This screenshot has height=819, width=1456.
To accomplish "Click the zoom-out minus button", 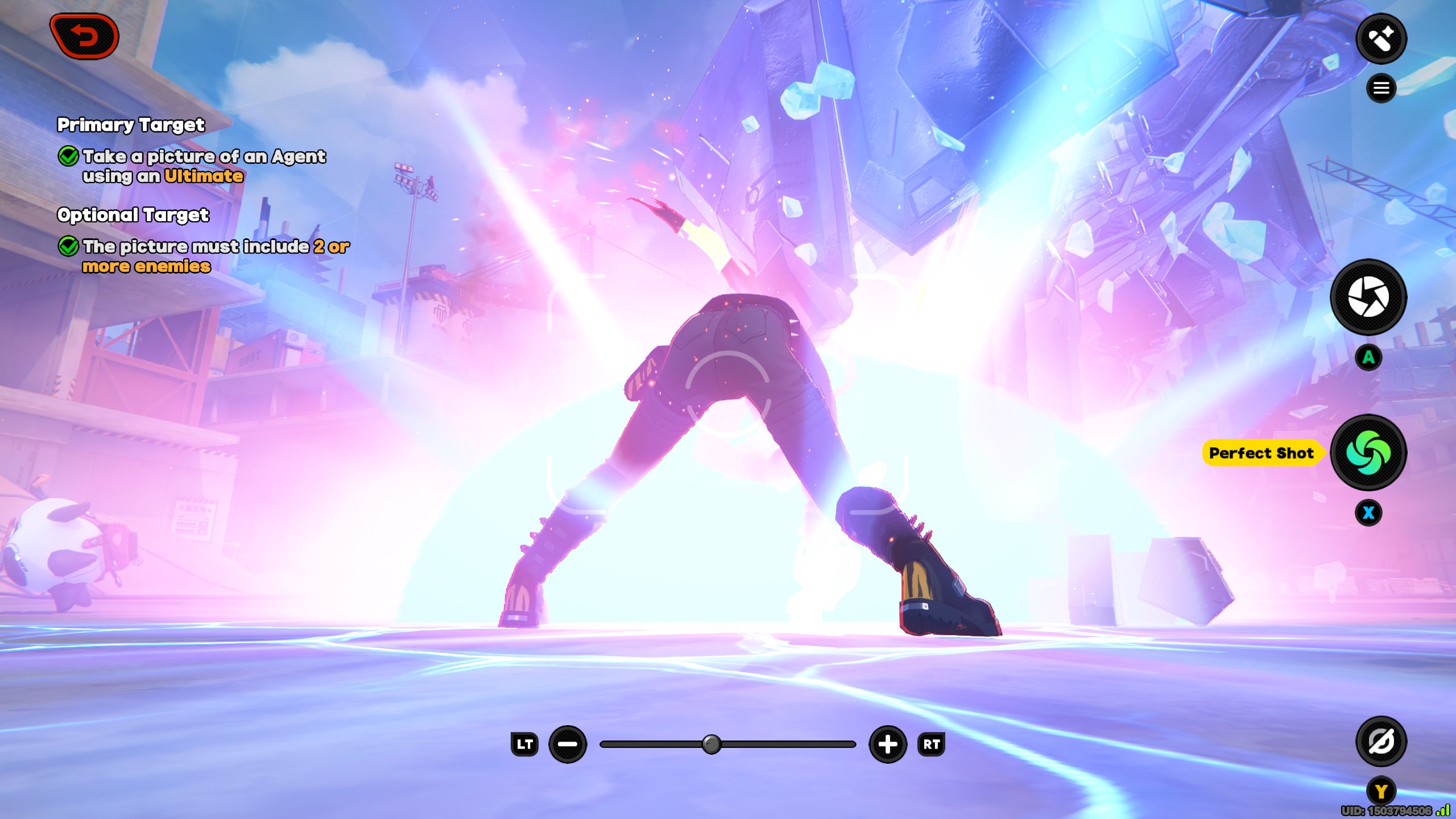I will coord(567,744).
